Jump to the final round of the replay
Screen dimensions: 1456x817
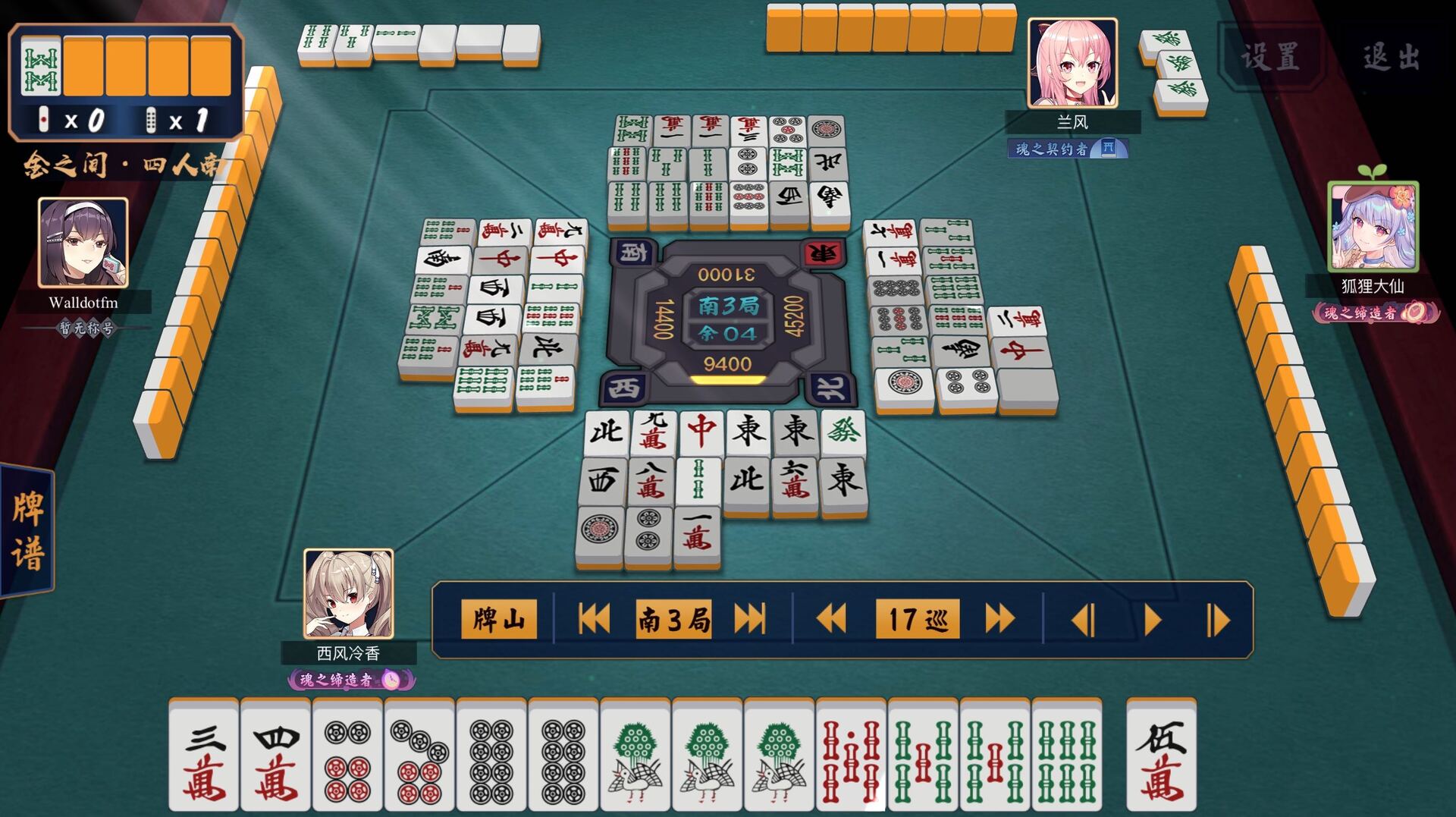(x=751, y=619)
